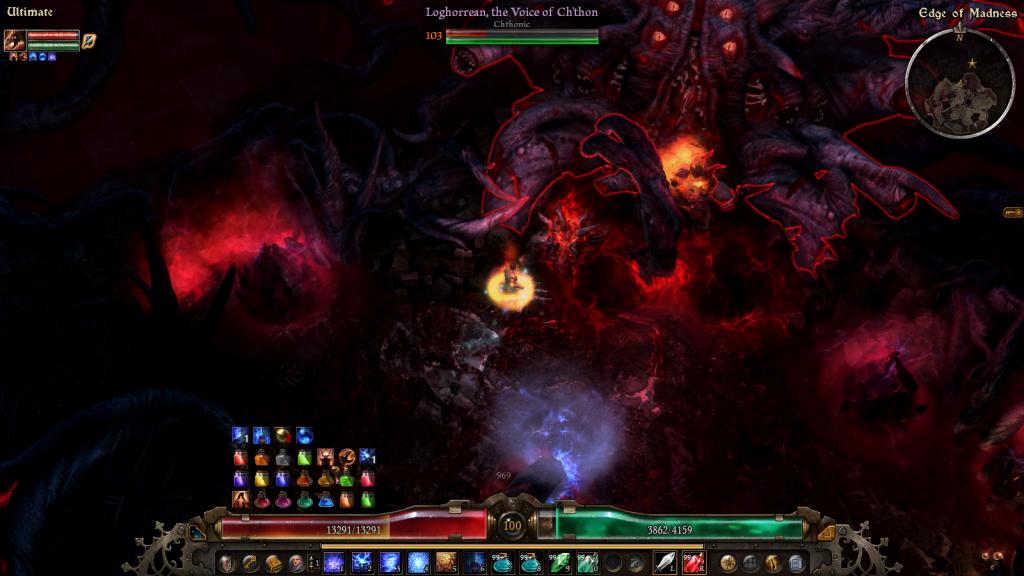Screen dimensions: 1024x576
Task: Open the minimap in the top-right corner
Action: (959, 82)
